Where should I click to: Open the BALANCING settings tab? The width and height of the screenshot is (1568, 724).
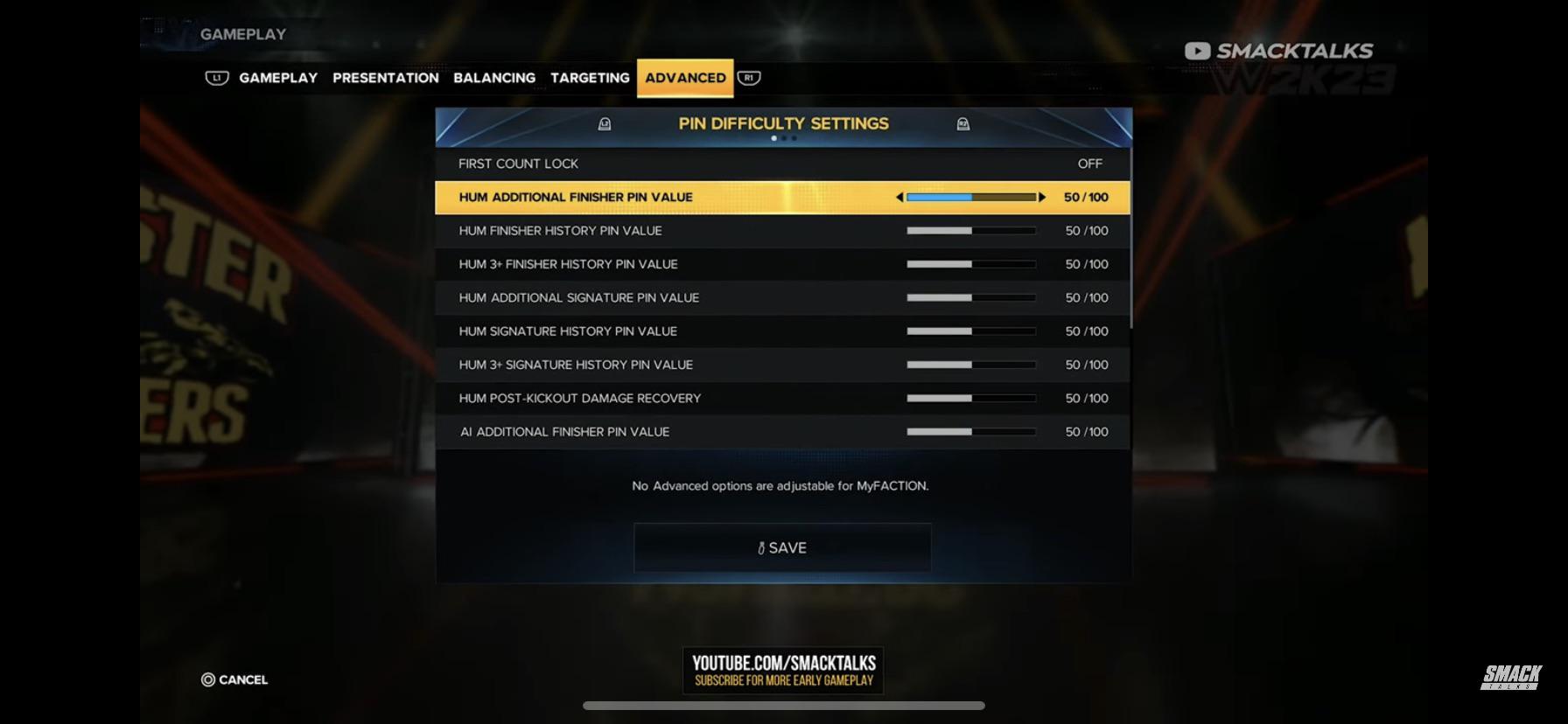494,78
